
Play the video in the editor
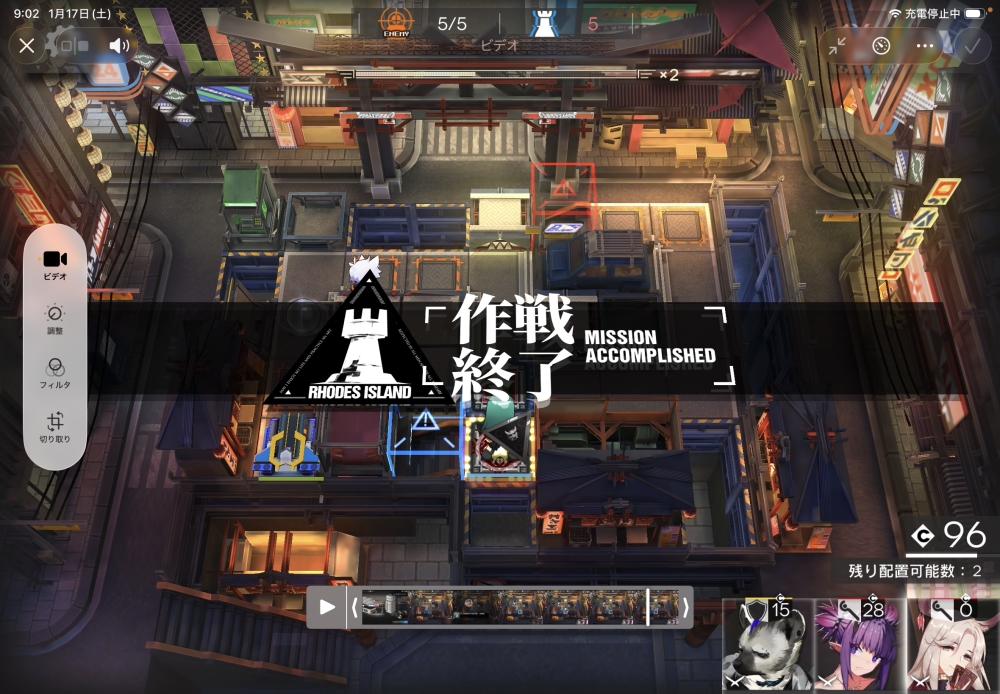coord(327,607)
